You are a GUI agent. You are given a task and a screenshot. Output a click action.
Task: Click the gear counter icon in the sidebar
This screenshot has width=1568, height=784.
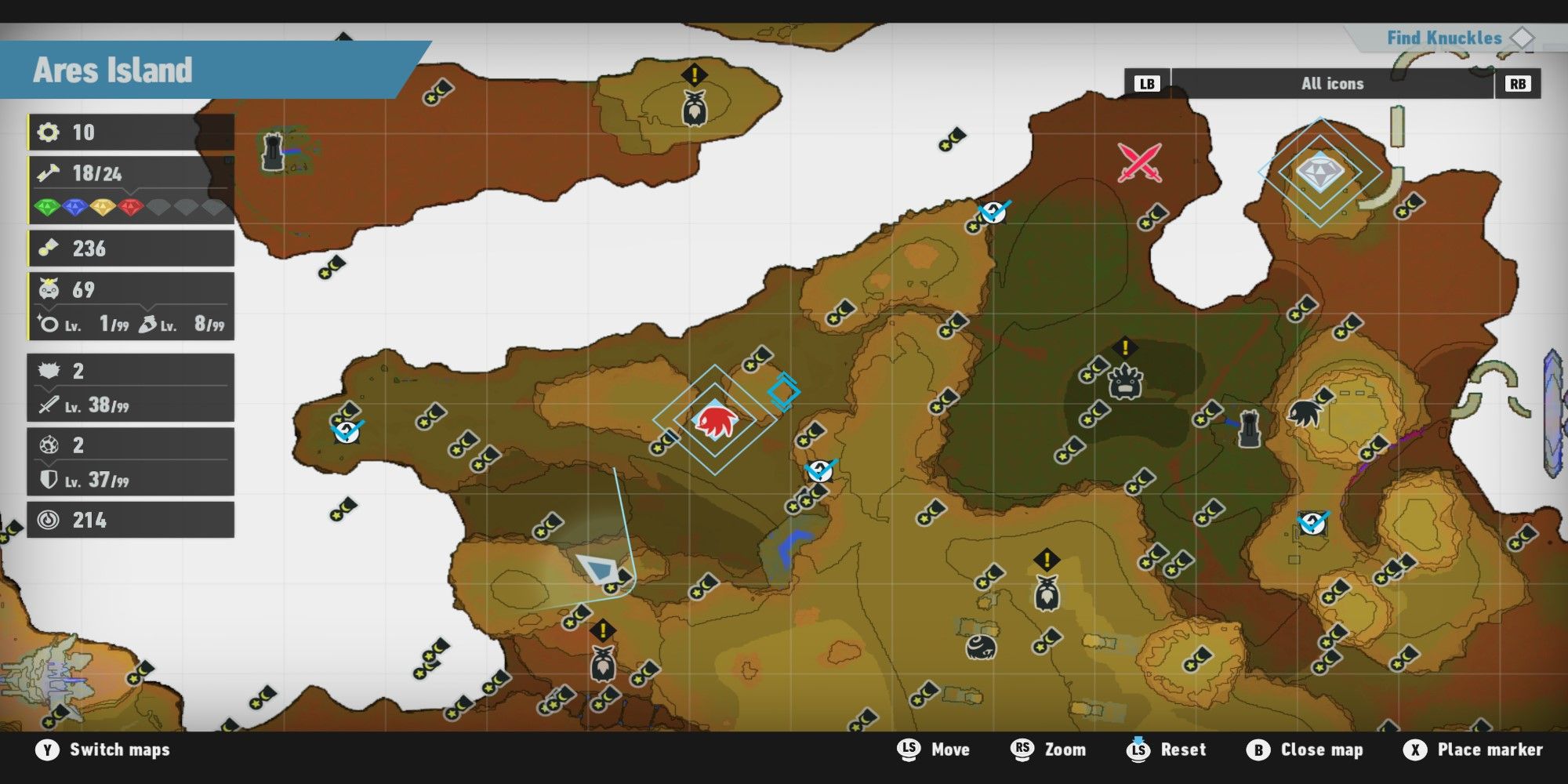(50, 132)
